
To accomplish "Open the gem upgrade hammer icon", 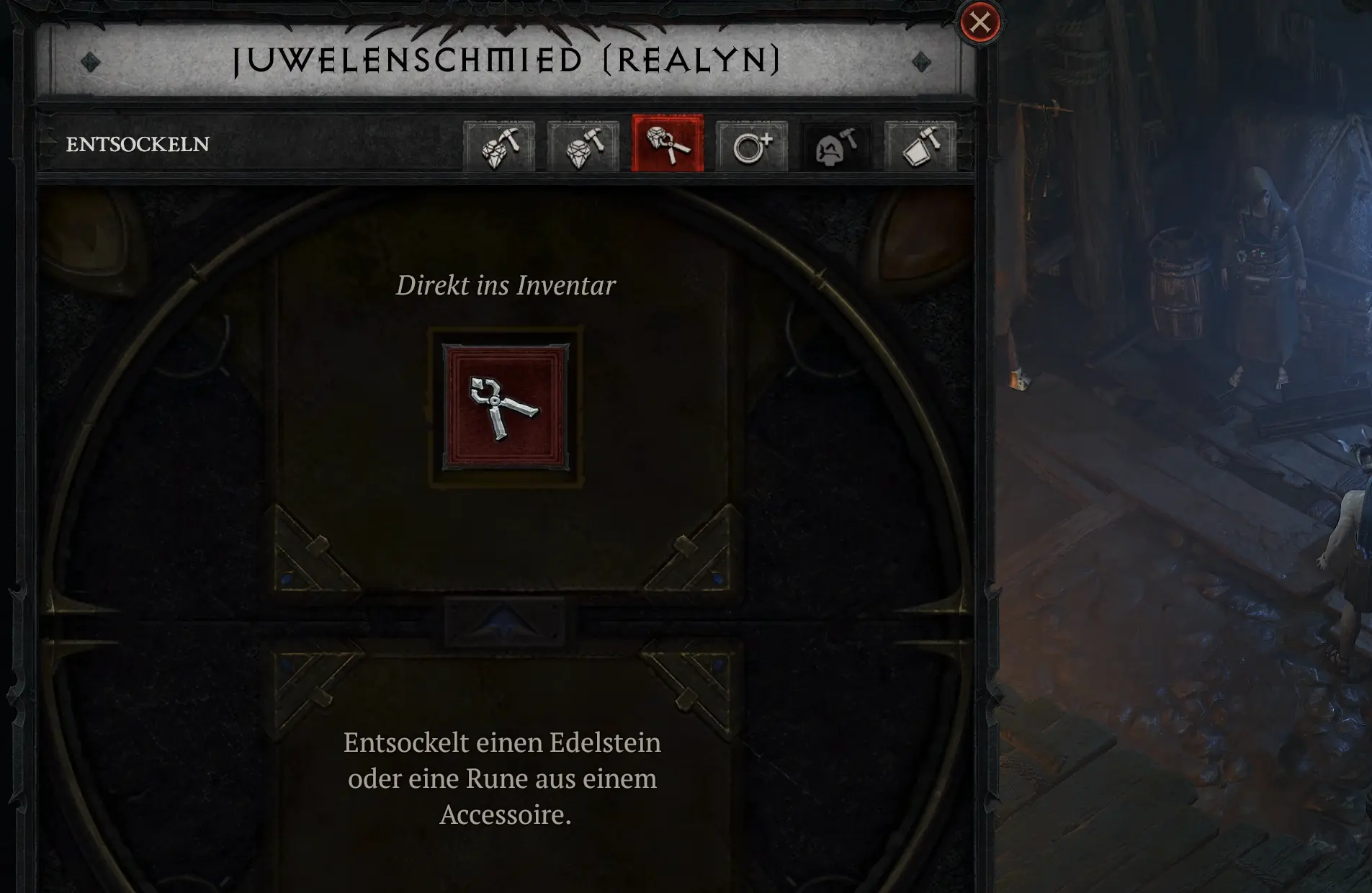I will pos(583,145).
